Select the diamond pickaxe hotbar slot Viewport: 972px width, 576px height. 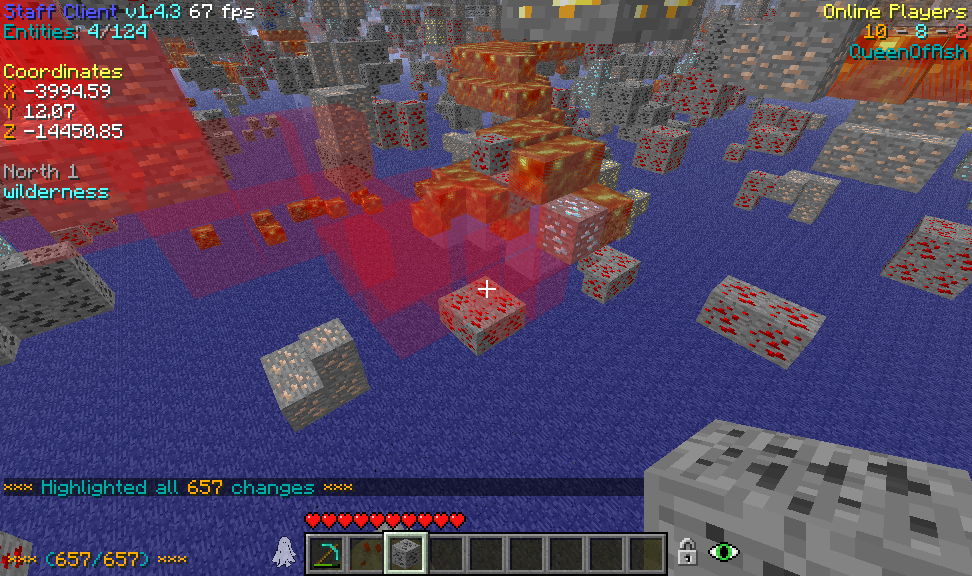click(326, 553)
